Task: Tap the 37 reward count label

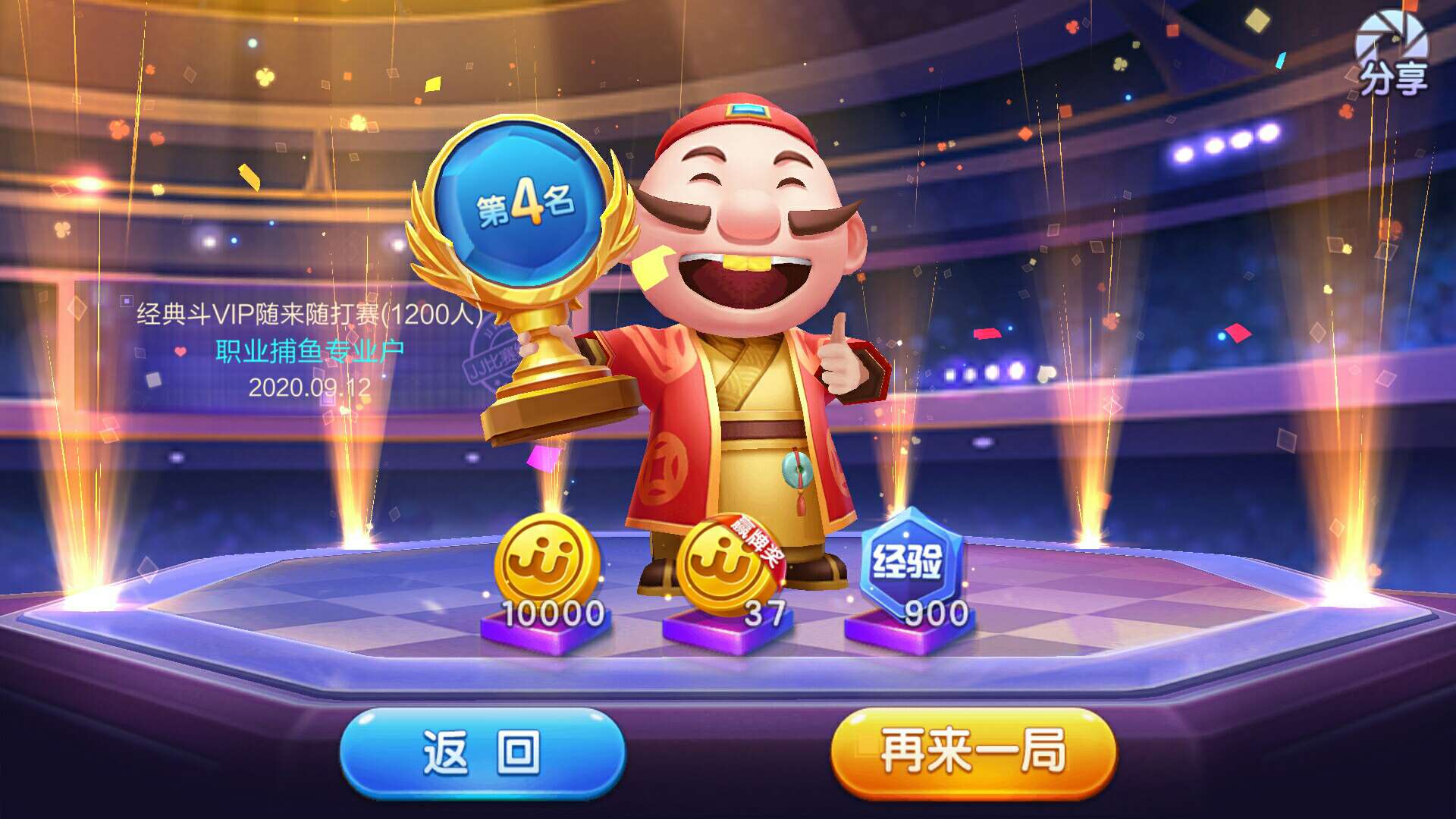Action: coord(764,607)
